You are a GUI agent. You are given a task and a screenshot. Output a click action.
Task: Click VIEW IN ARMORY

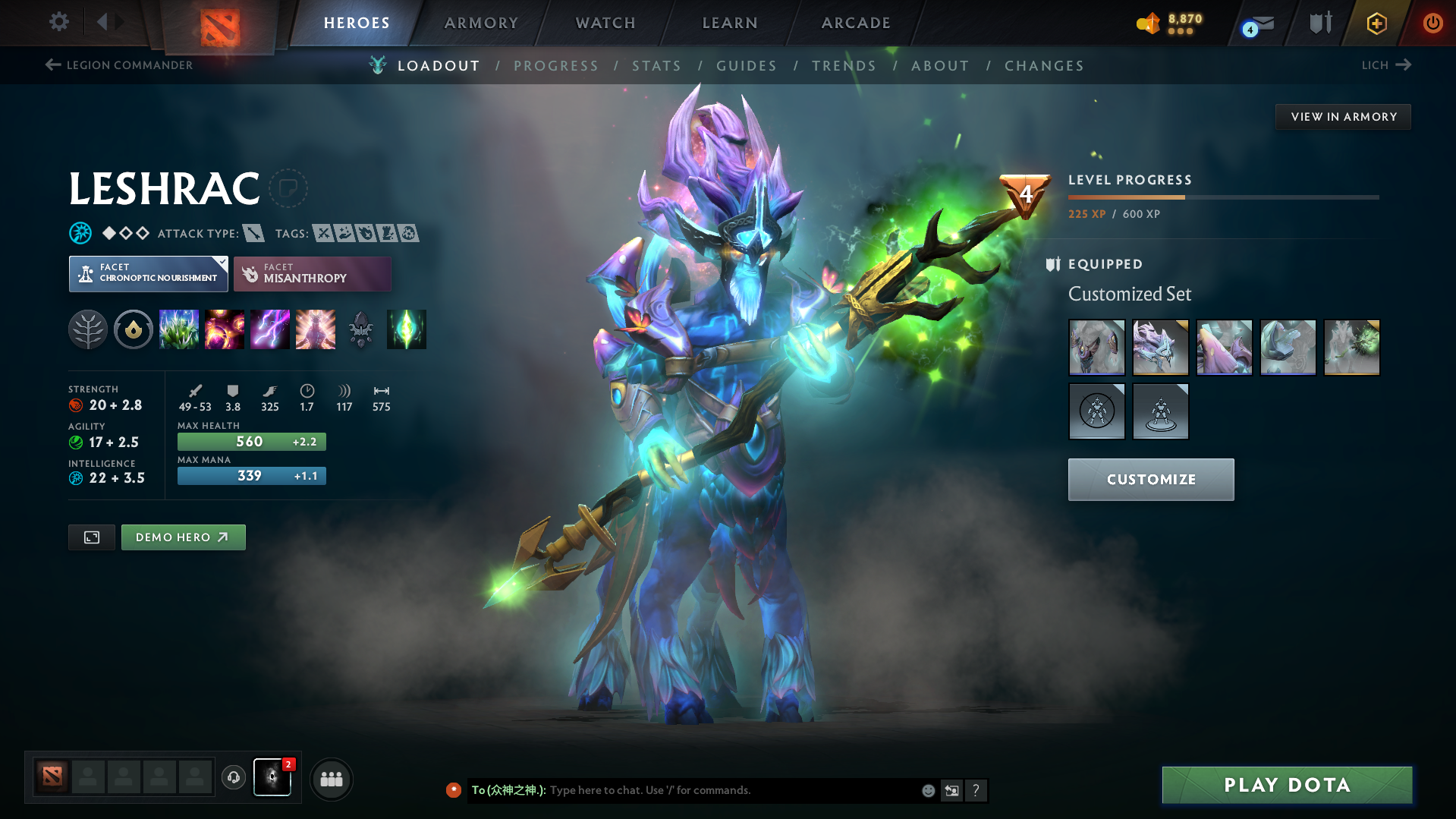click(x=1343, y=116)
